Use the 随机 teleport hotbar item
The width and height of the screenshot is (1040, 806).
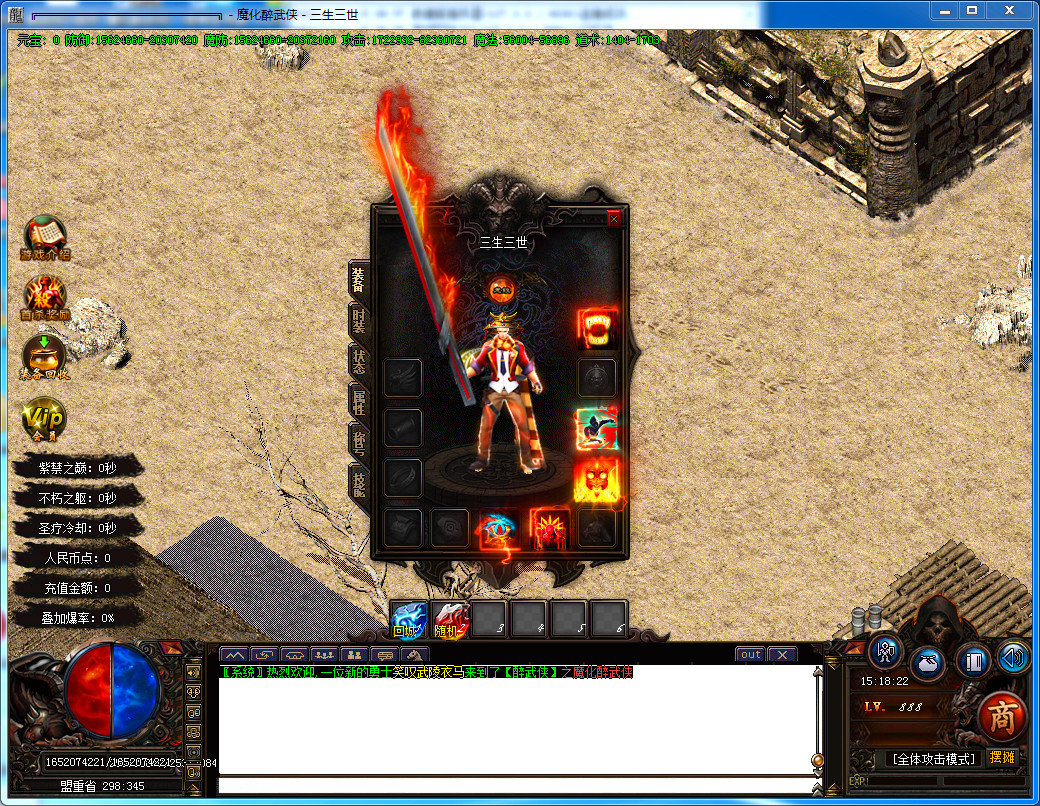(x=450, y=620)
